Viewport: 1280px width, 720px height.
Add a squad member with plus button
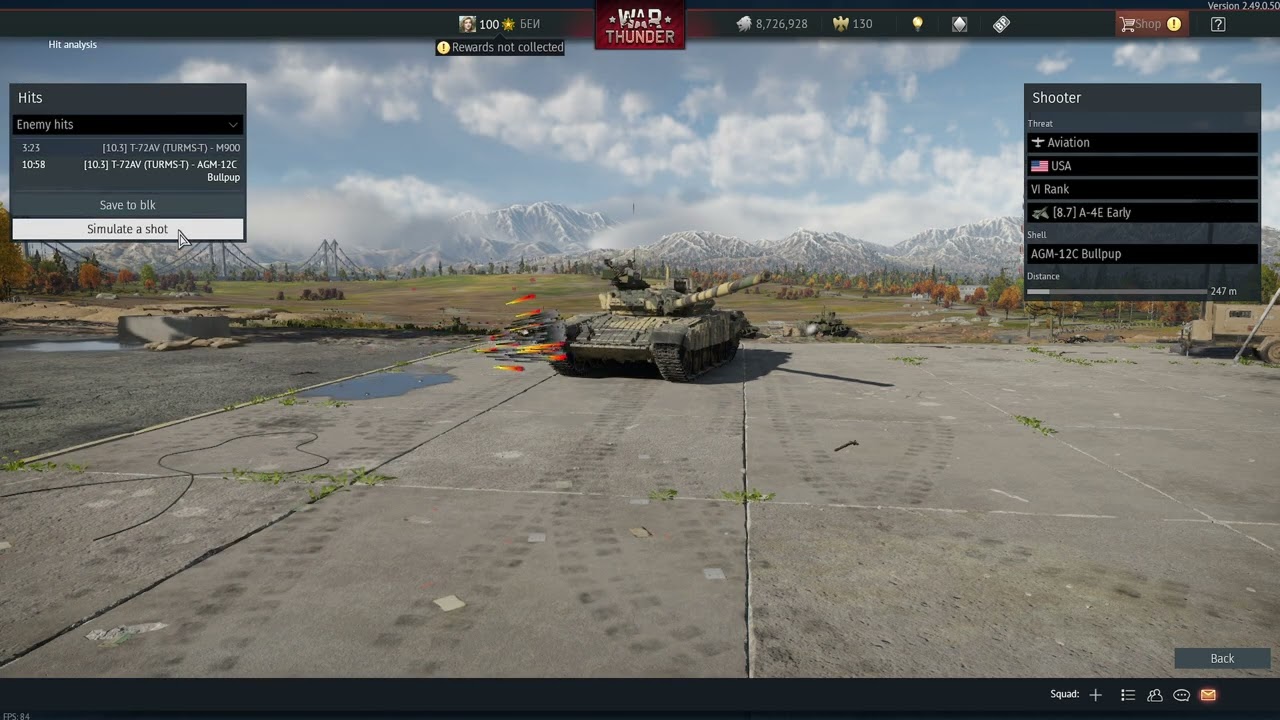pos(1096,695)
